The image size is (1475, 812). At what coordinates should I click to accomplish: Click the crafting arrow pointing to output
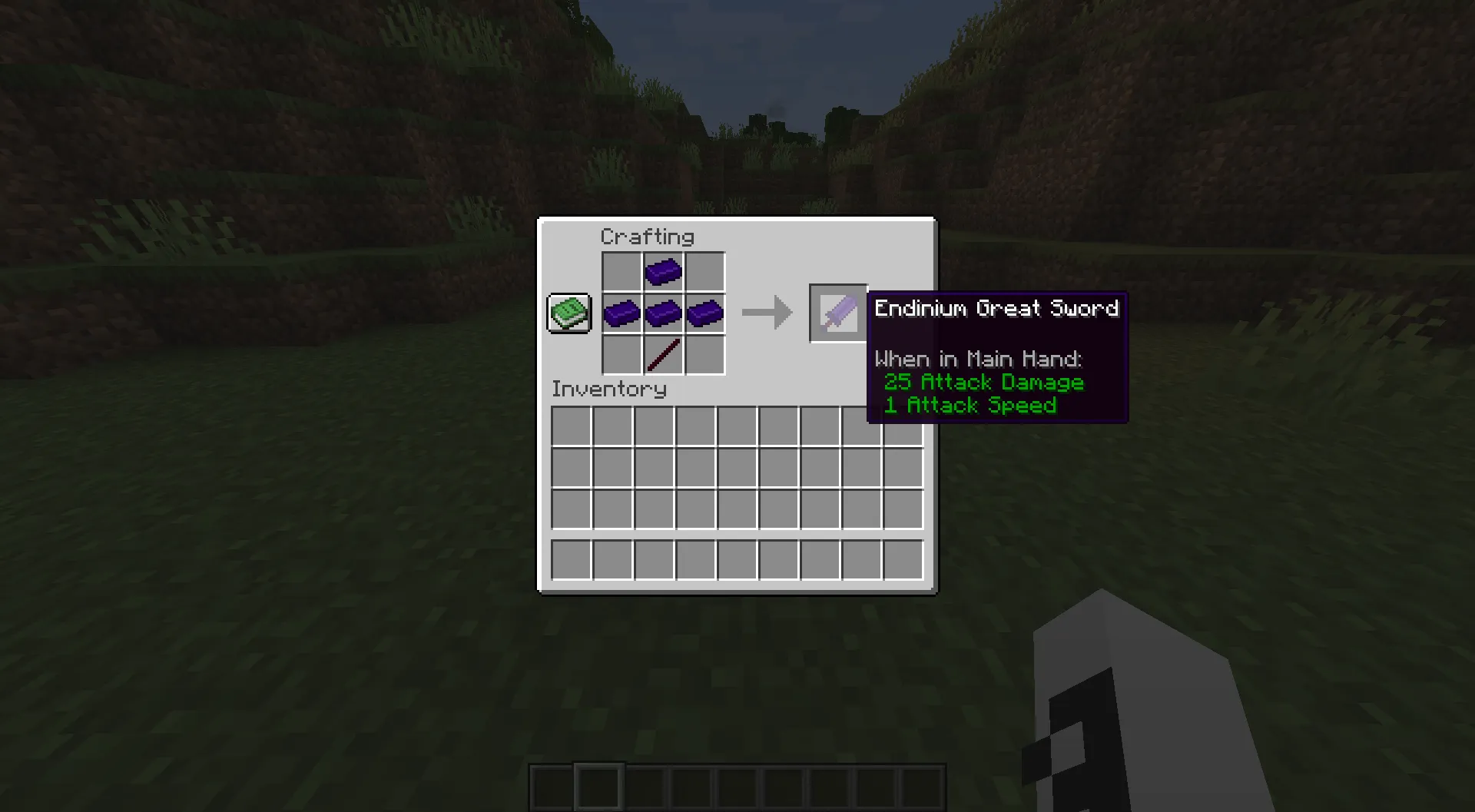point(767,312)
